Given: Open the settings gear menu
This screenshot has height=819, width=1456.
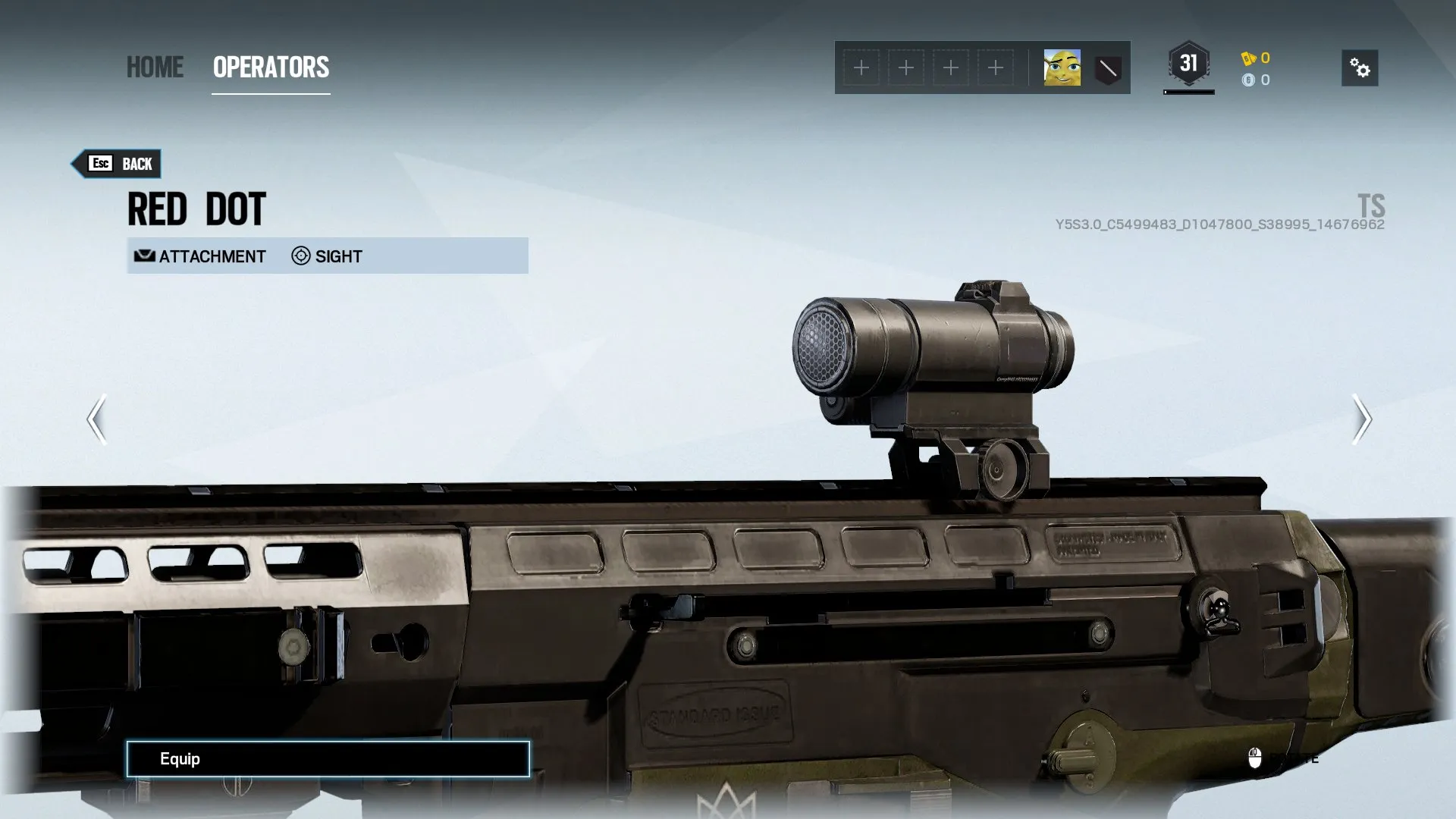Looking at the screenshot, I should click(x=1359, y=68).
